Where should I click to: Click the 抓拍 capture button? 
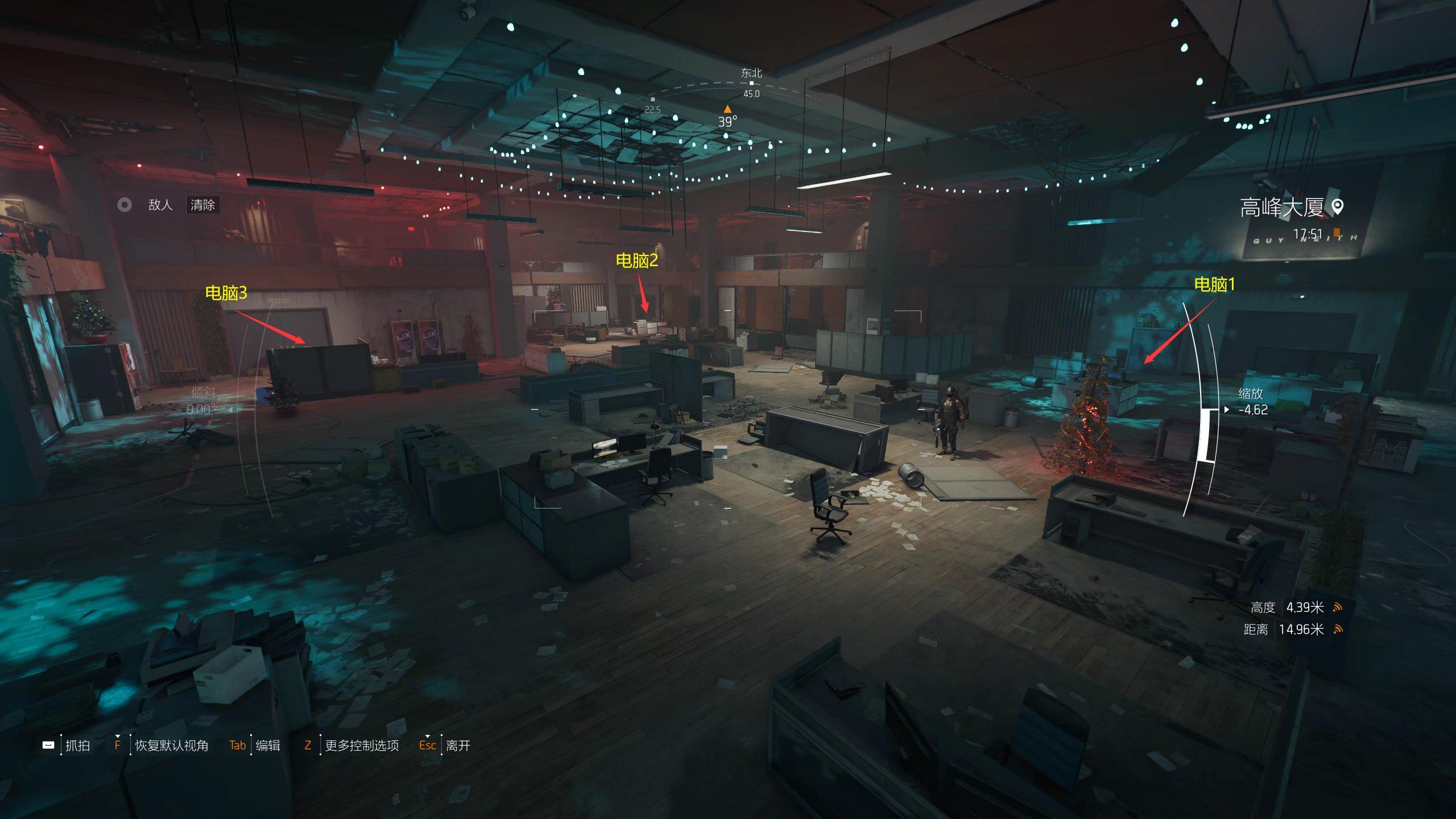coord(77,745)
